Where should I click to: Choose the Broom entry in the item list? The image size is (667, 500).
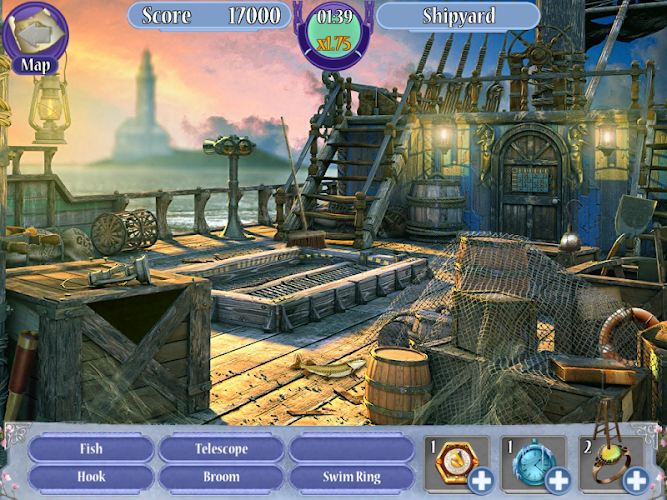[221, 477]
